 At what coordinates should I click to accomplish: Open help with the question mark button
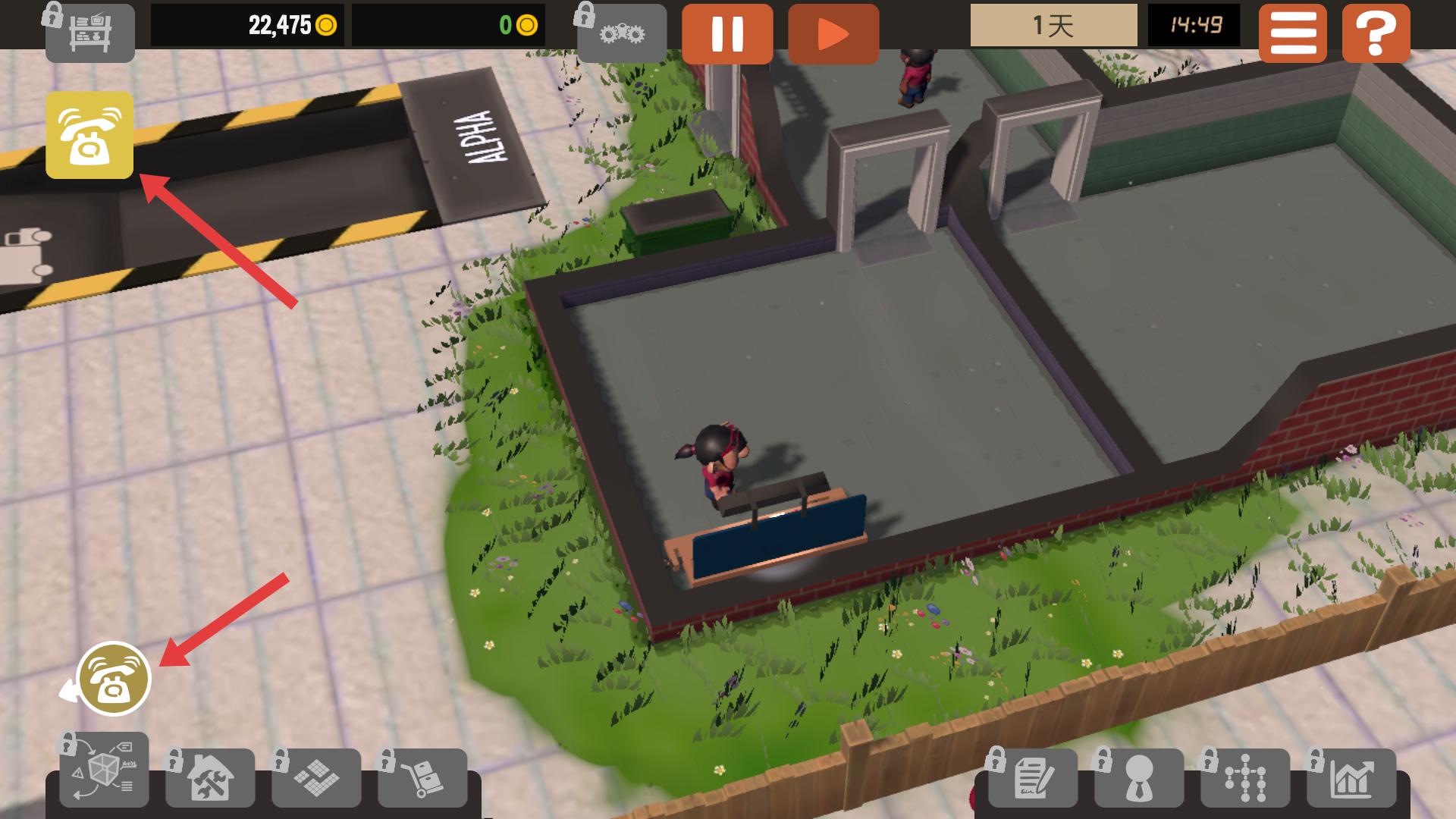1376,33
